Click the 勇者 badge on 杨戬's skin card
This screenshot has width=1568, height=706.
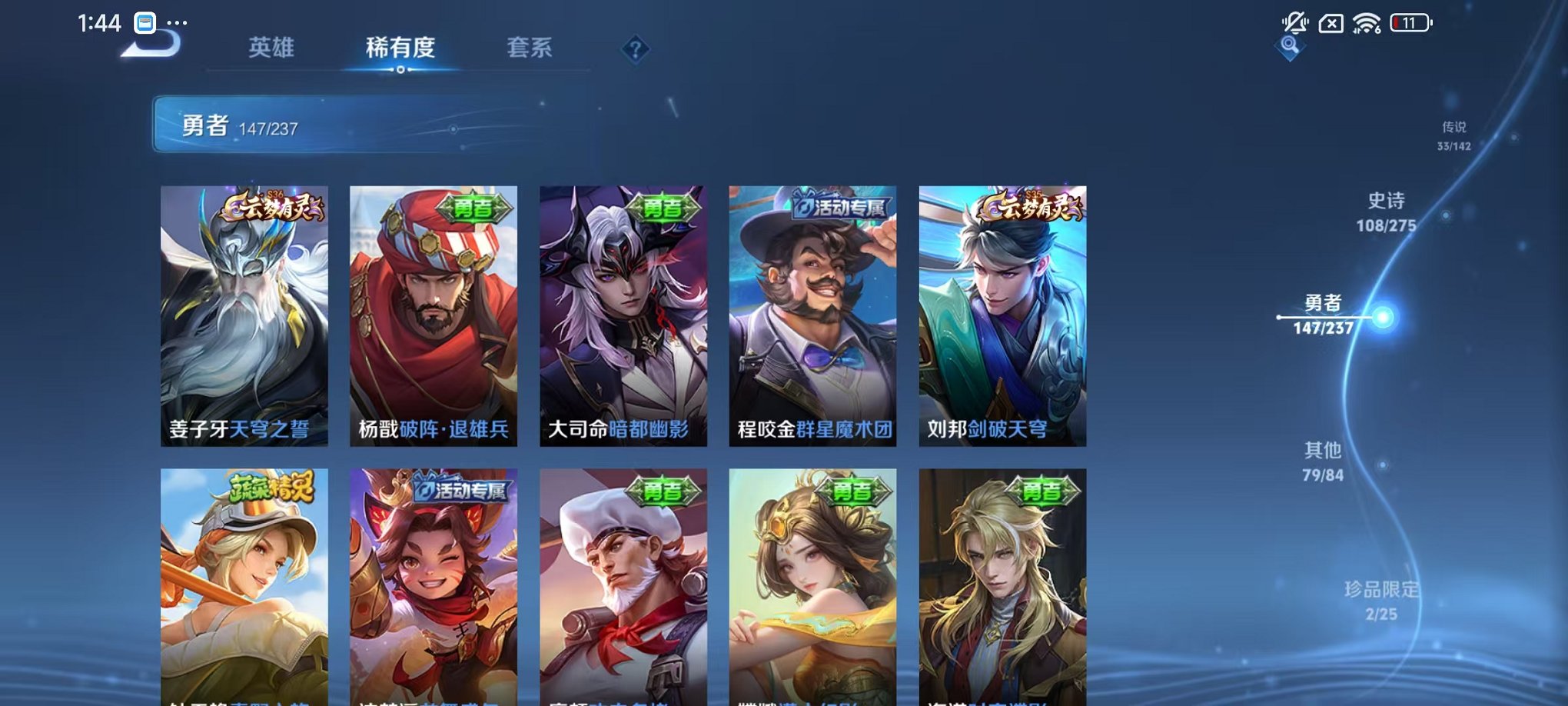[x=479, y=206]
